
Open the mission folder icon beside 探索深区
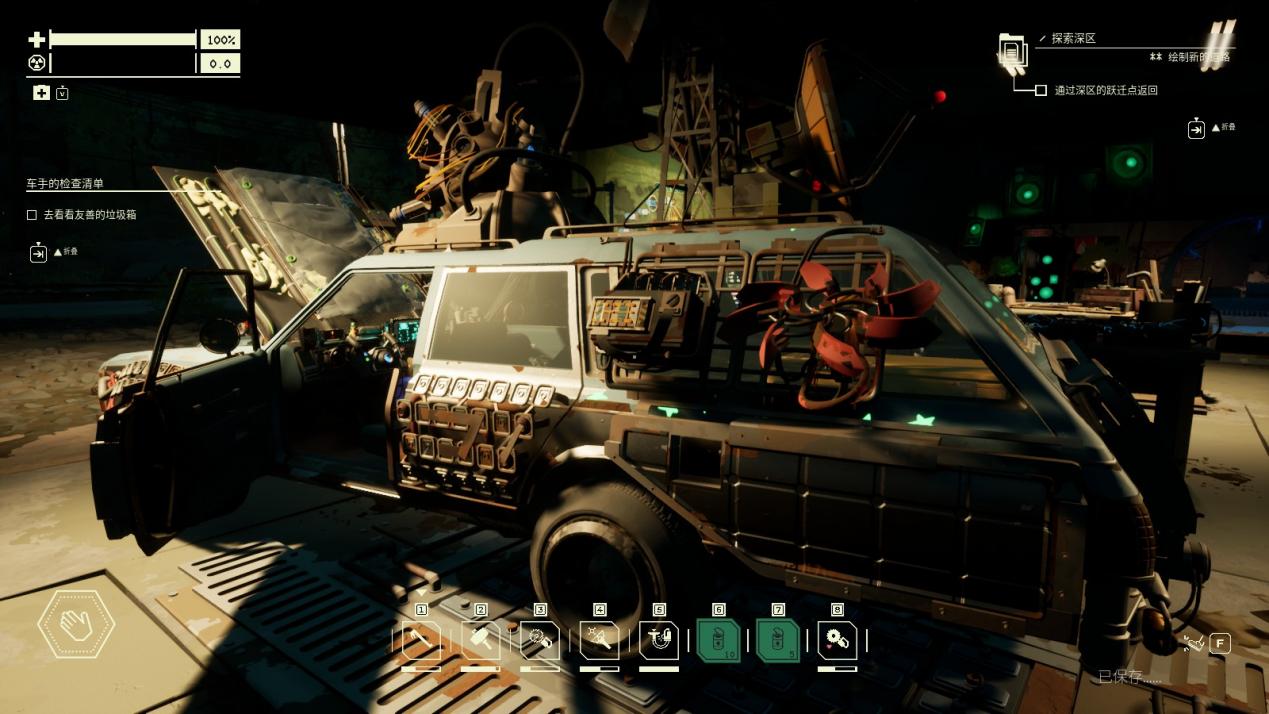tap(1013, 51)
